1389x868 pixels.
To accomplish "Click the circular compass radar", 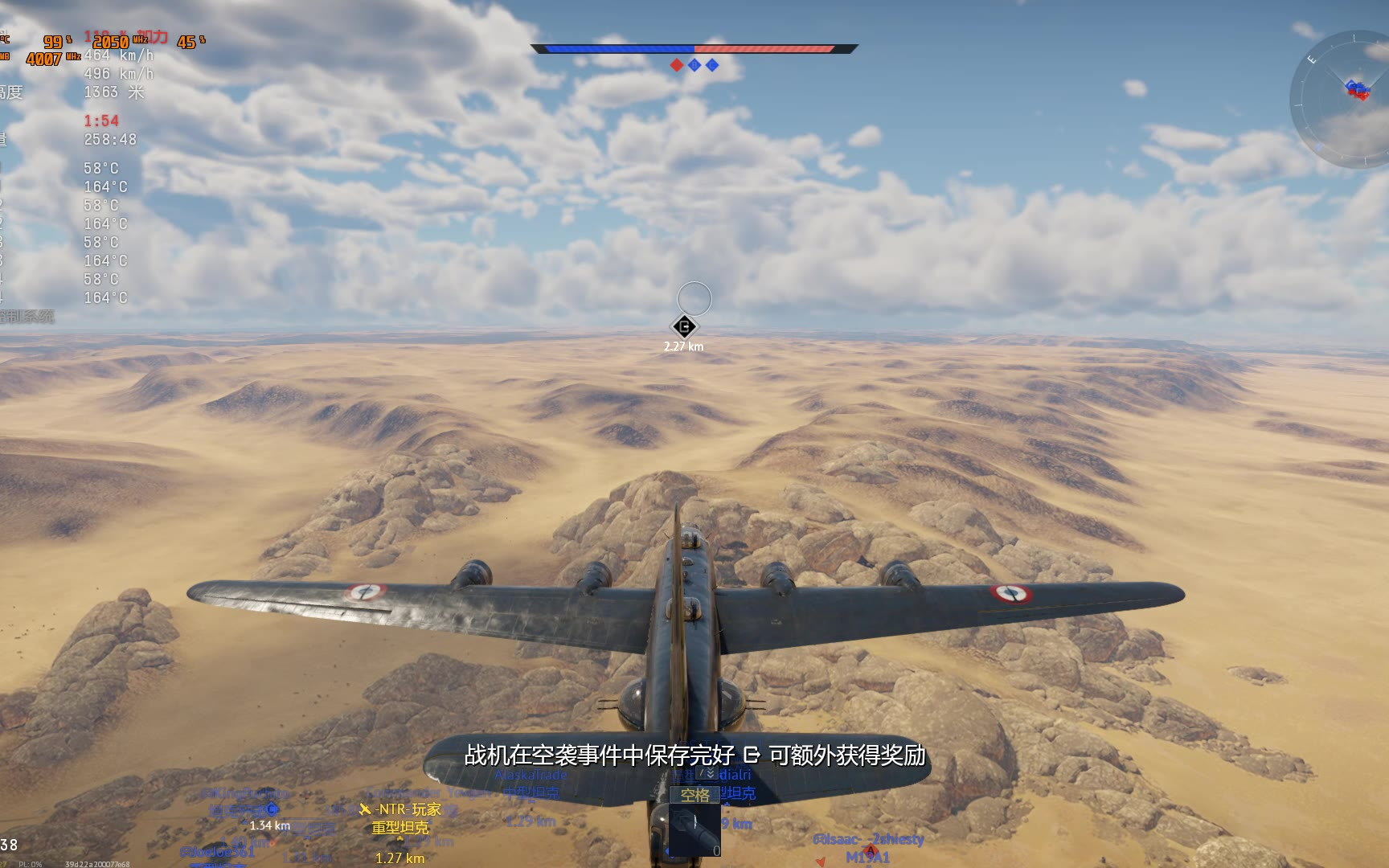I will coord(1341,100).
